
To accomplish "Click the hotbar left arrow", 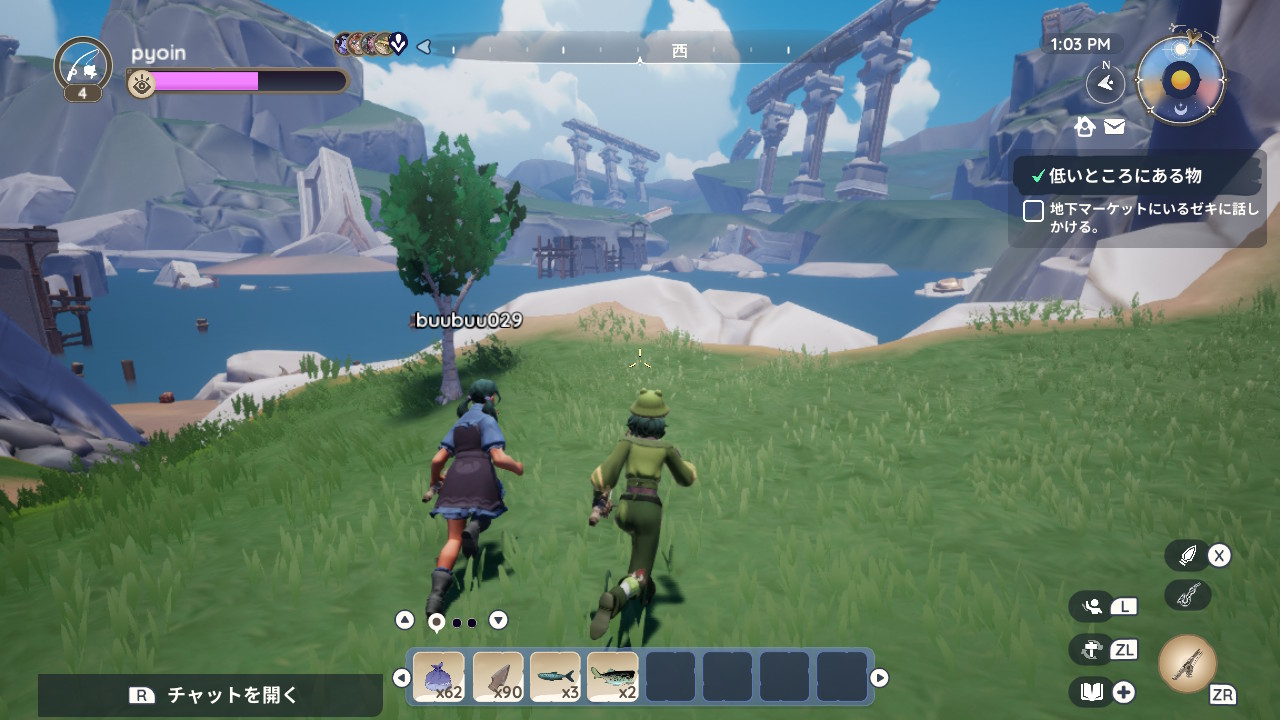I will pos(401,678).
